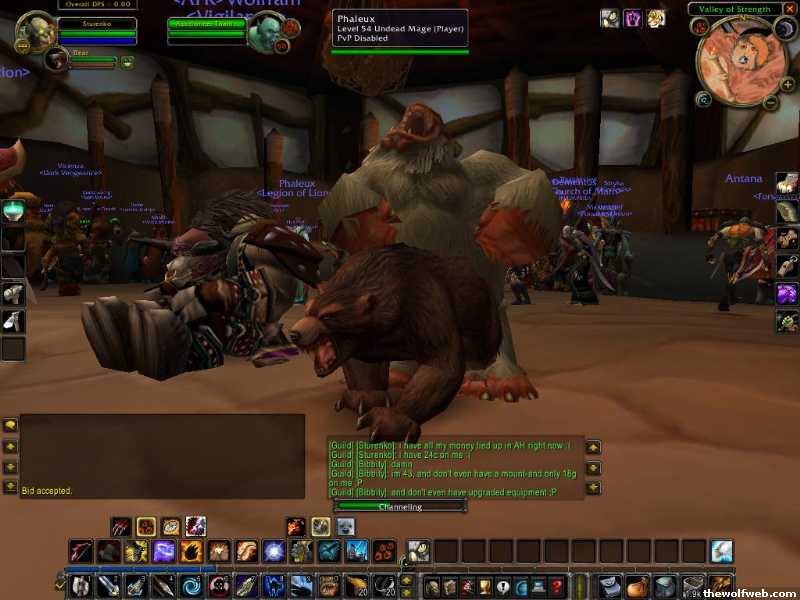The width and height of the screenshot is (800, 600).
Task: Click the purple paw buff icon
Action: click(633, 18)
